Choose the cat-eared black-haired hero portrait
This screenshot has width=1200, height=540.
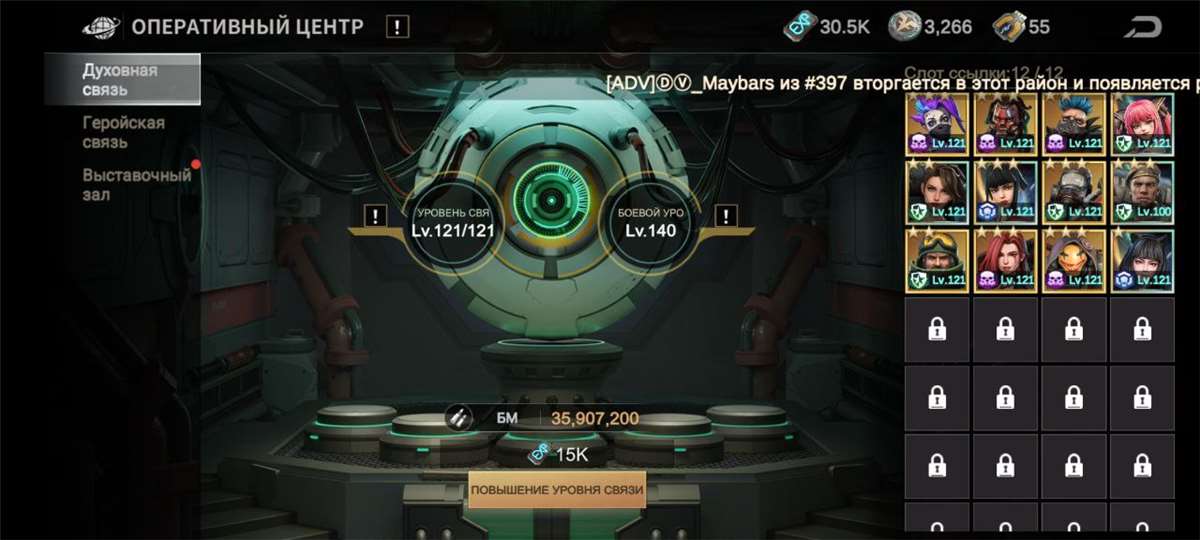pyautogui.click(x=1142, y=260)
